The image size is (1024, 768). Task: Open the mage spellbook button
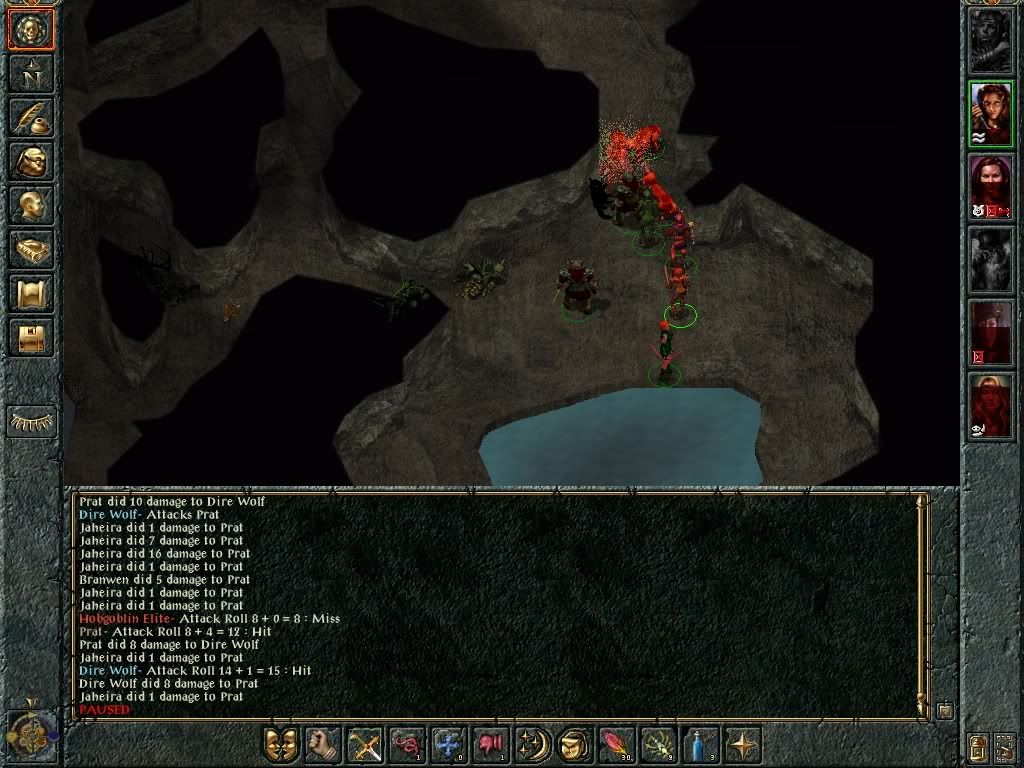point(31,250)
